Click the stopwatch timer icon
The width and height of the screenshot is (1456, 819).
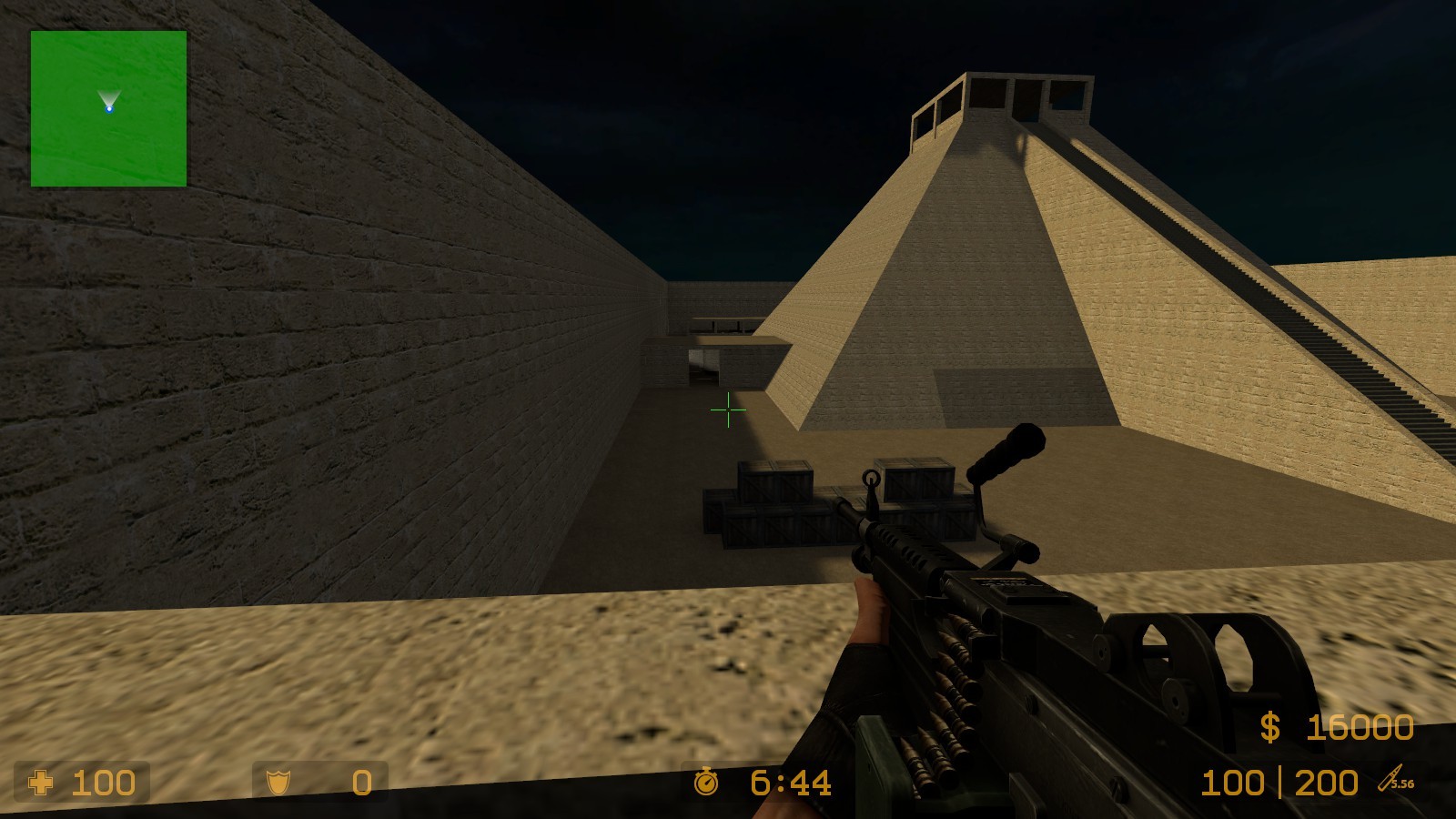click(705, 781)
